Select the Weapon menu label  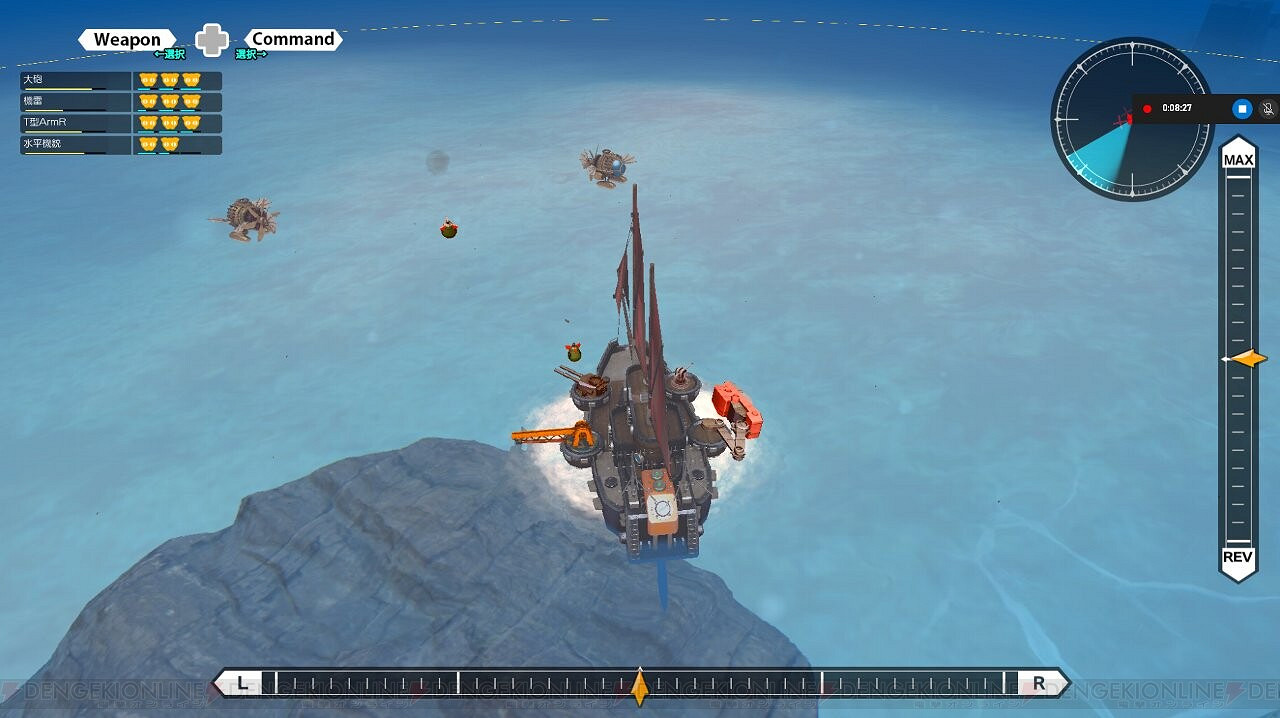tap(127, 40)
